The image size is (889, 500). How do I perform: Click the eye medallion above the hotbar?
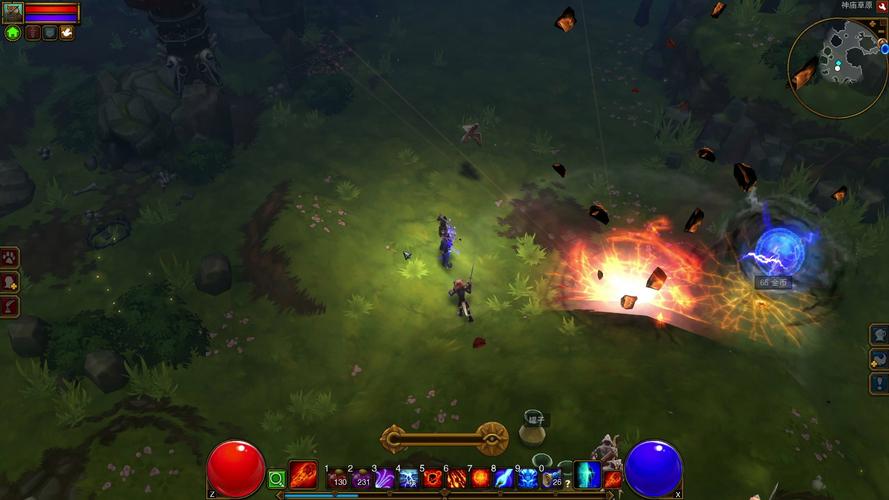coord(491,438)
